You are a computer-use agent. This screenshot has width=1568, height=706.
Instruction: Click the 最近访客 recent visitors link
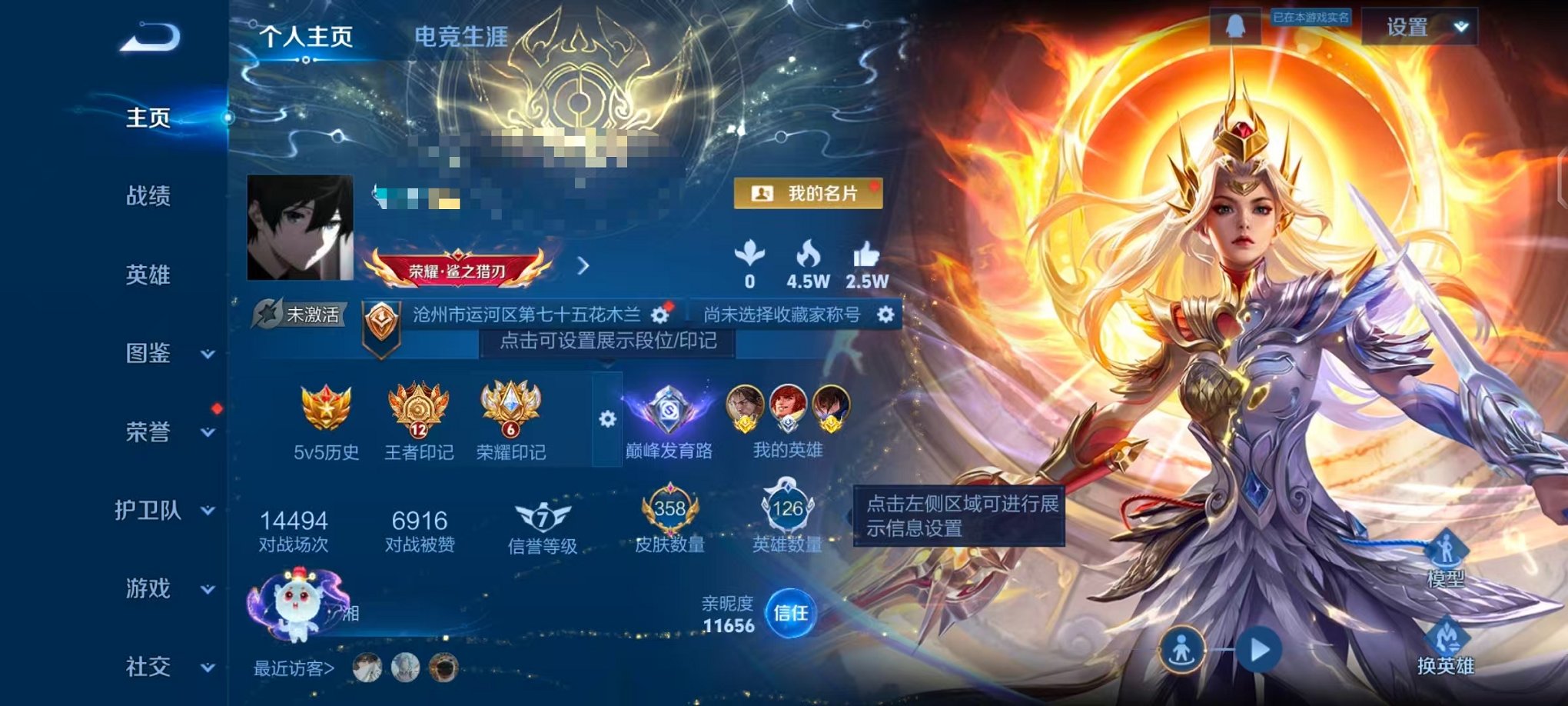294,668
